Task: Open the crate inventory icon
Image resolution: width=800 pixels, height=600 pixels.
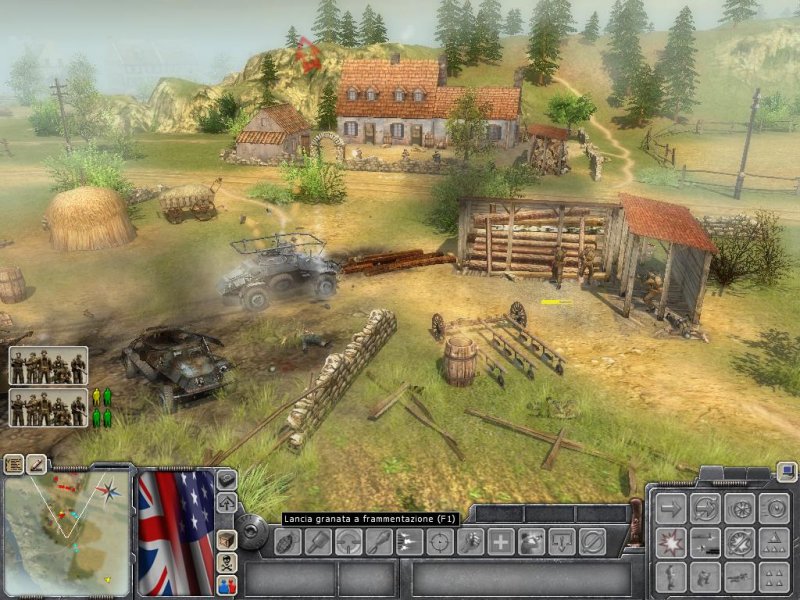Action: (227, 540)
